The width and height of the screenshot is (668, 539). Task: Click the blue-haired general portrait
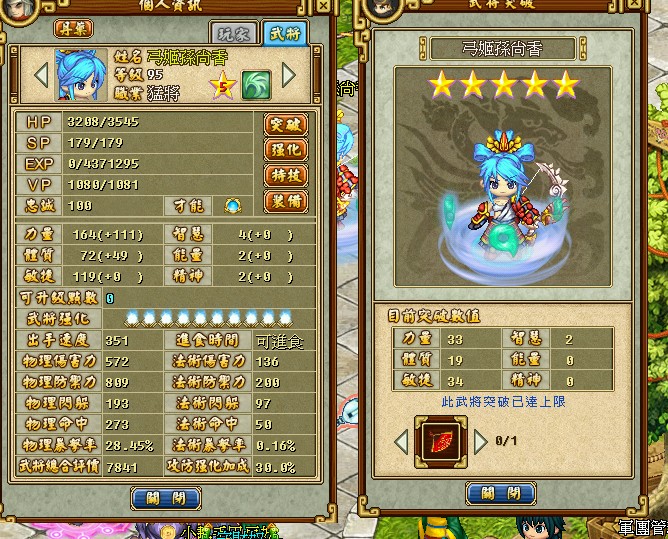pos(81,74)
